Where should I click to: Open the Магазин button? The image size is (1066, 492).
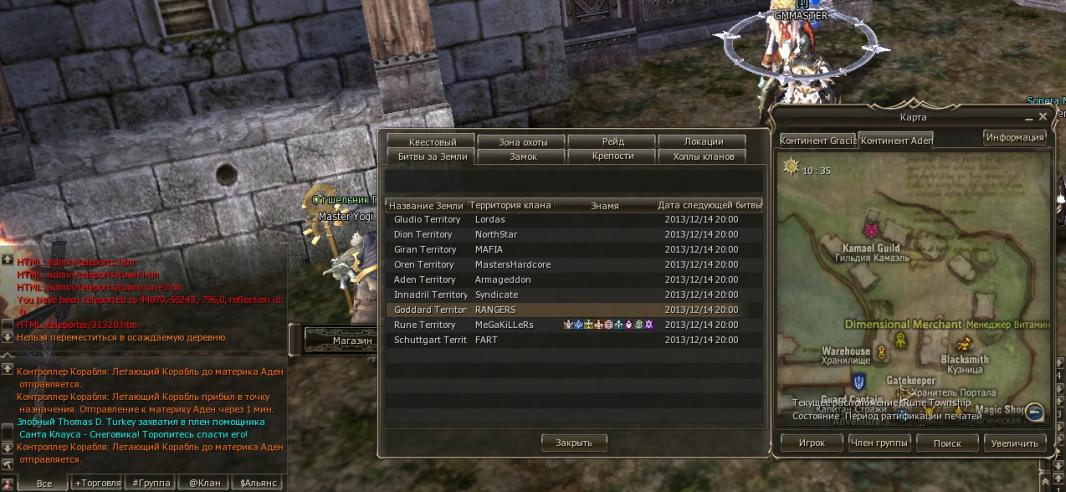coord(338,341)
